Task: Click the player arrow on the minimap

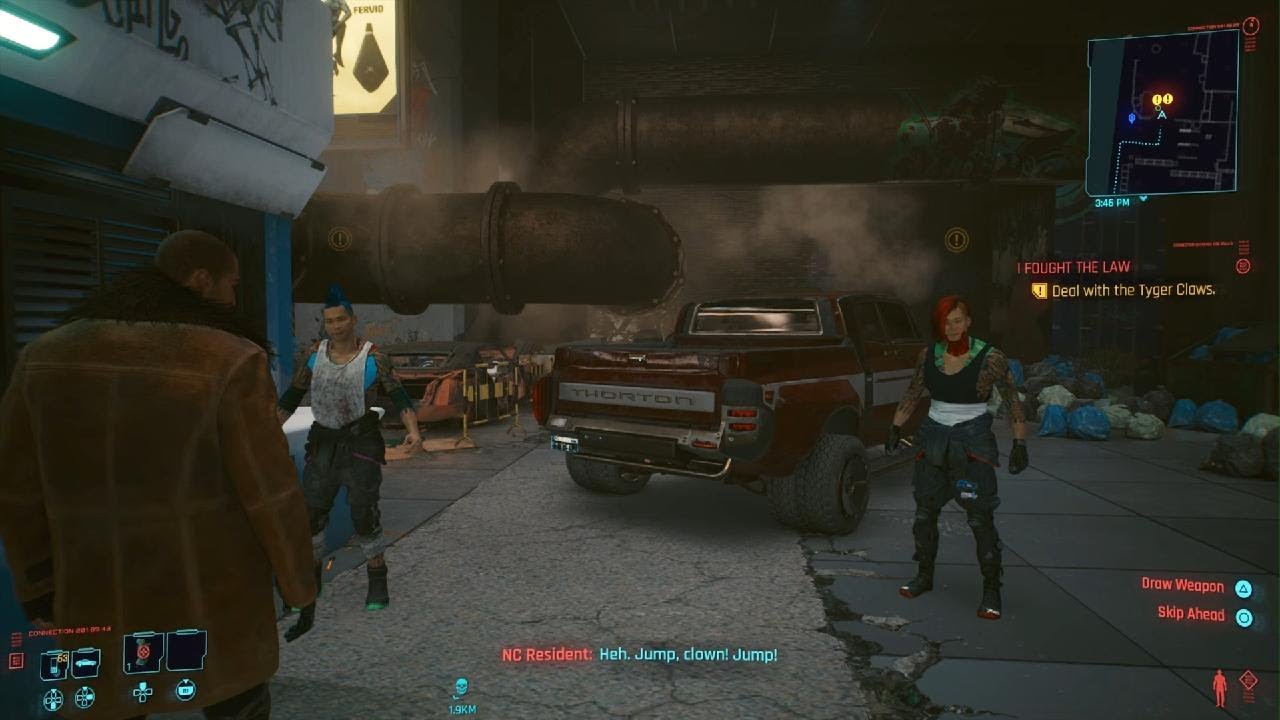Action: [x=1162, y=116]
